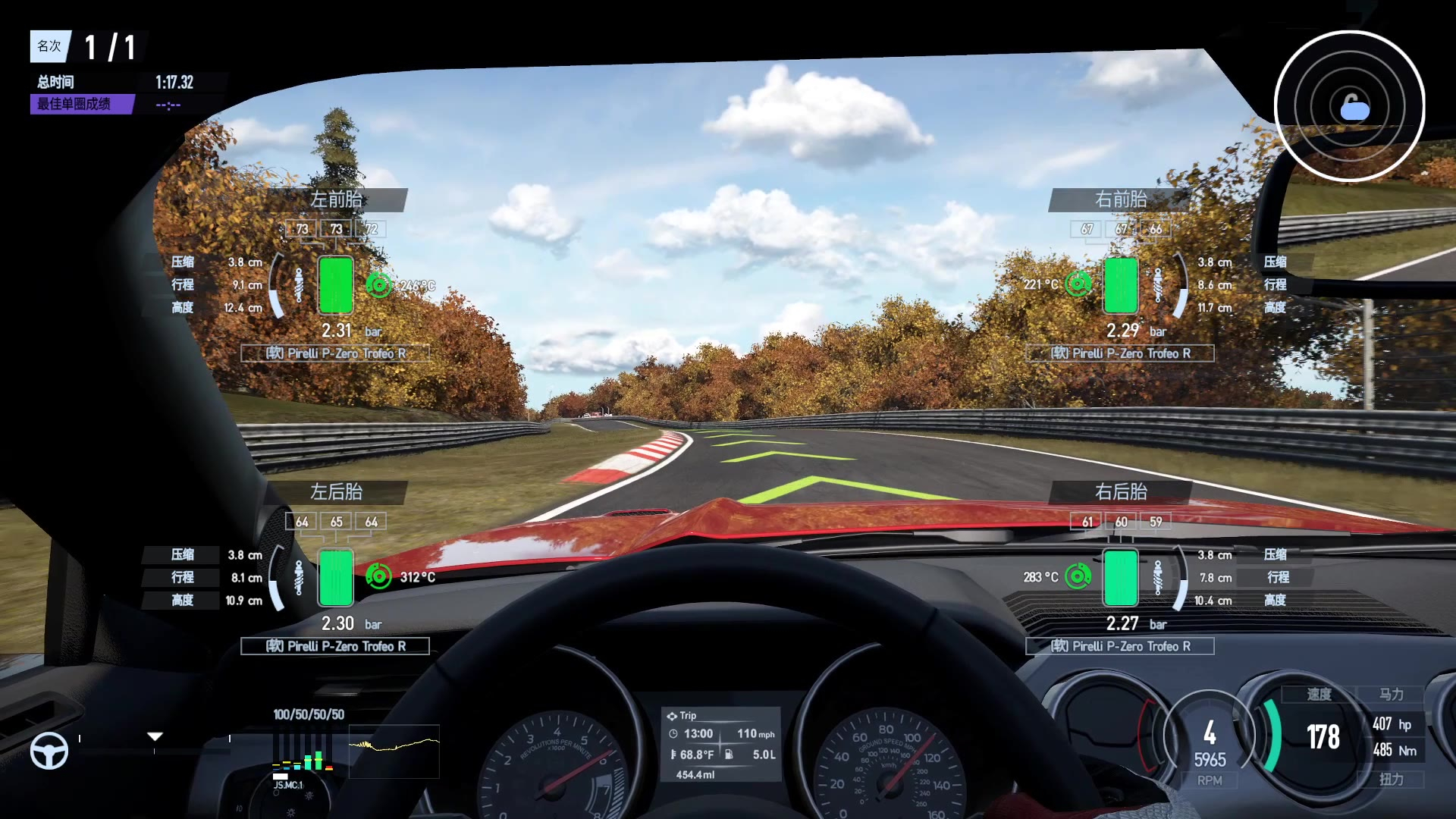
Task: Select the 左前胎 tire panel header
Action: [336, 199]
